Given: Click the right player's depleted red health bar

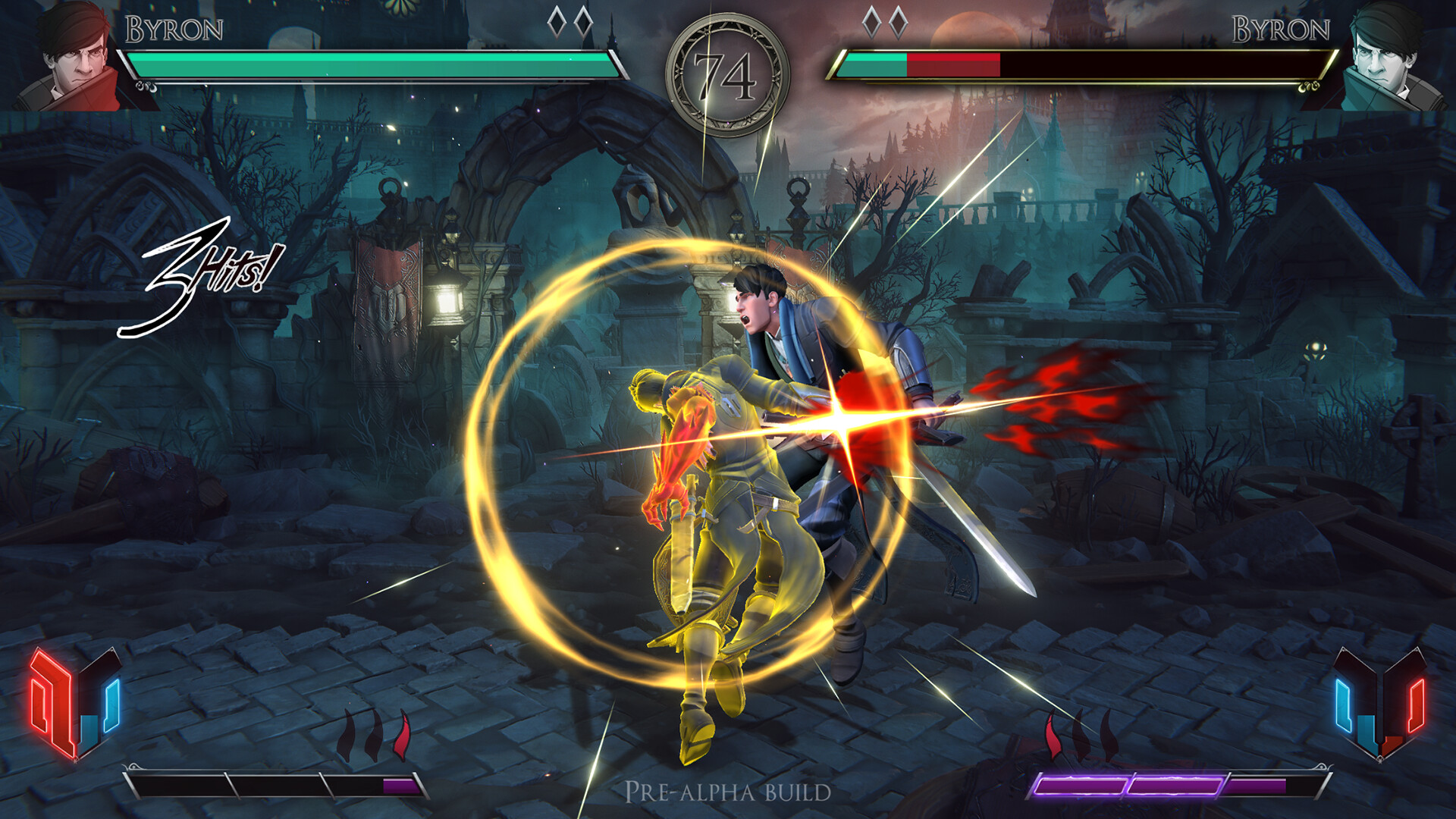Looking at the screenshot, I should (x=952, y=67).
